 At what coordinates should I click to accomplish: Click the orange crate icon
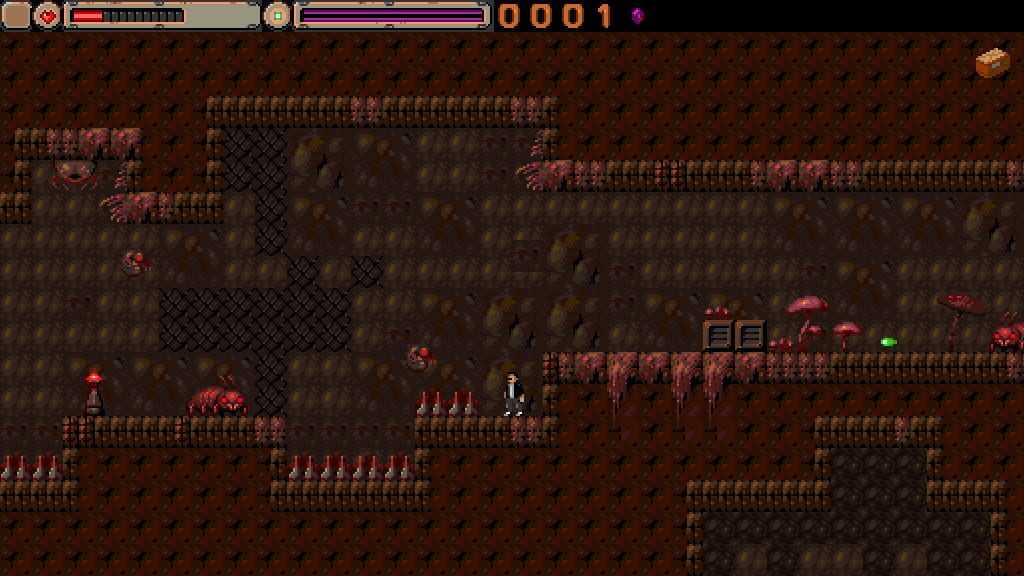(992, 63)
